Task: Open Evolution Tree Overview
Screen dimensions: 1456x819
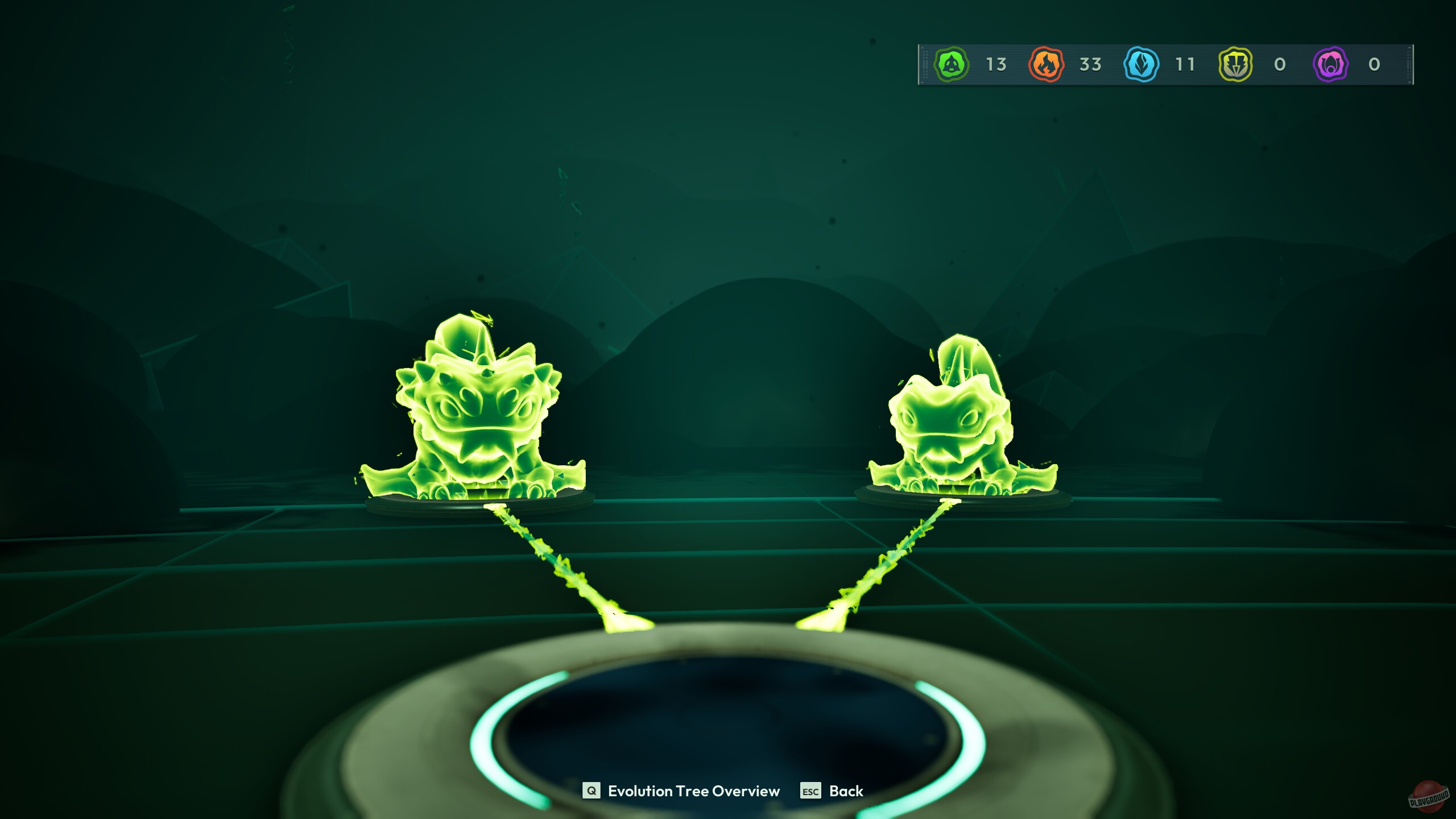Action: [694, 791]
